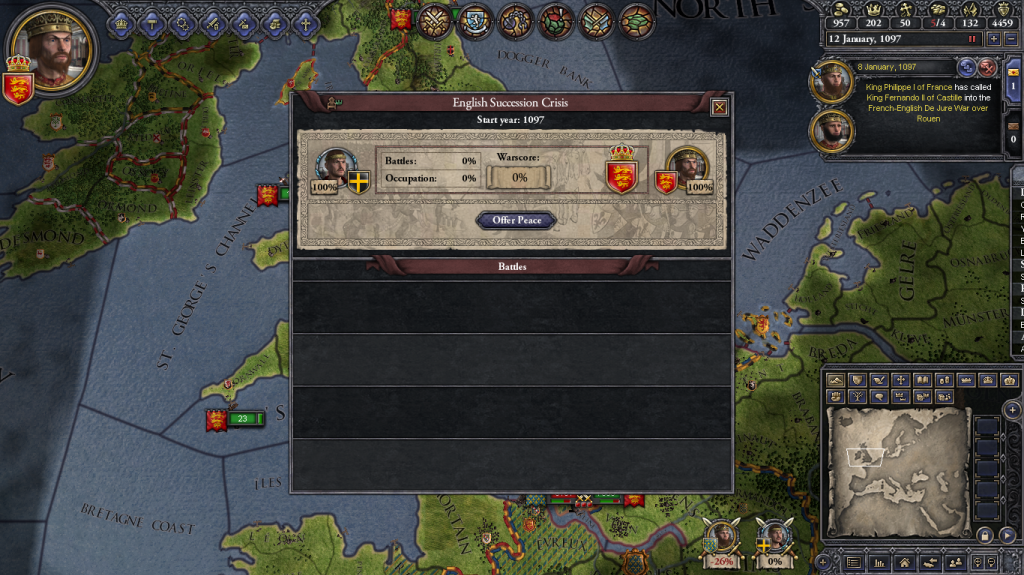
Task: Open the war icon showing 0%
Action: [774, 540]
